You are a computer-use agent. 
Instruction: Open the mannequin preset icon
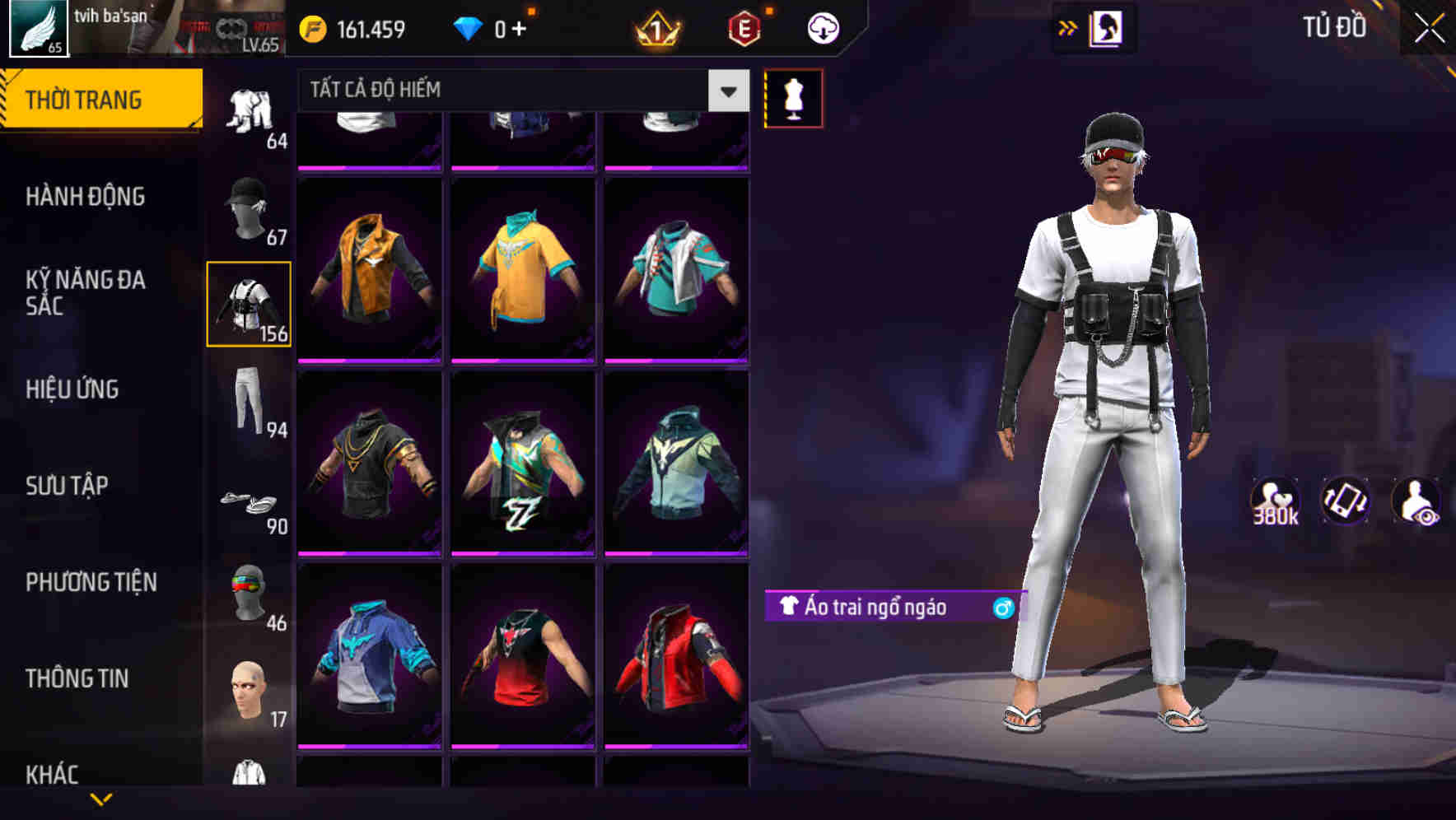click(x=793, y=96)
